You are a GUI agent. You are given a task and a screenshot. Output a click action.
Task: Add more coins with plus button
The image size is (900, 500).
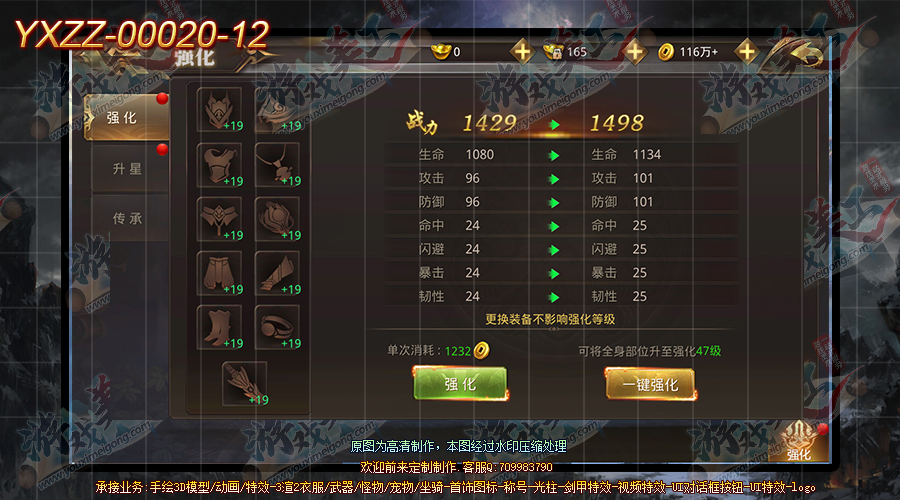click(x=746, y=51)
